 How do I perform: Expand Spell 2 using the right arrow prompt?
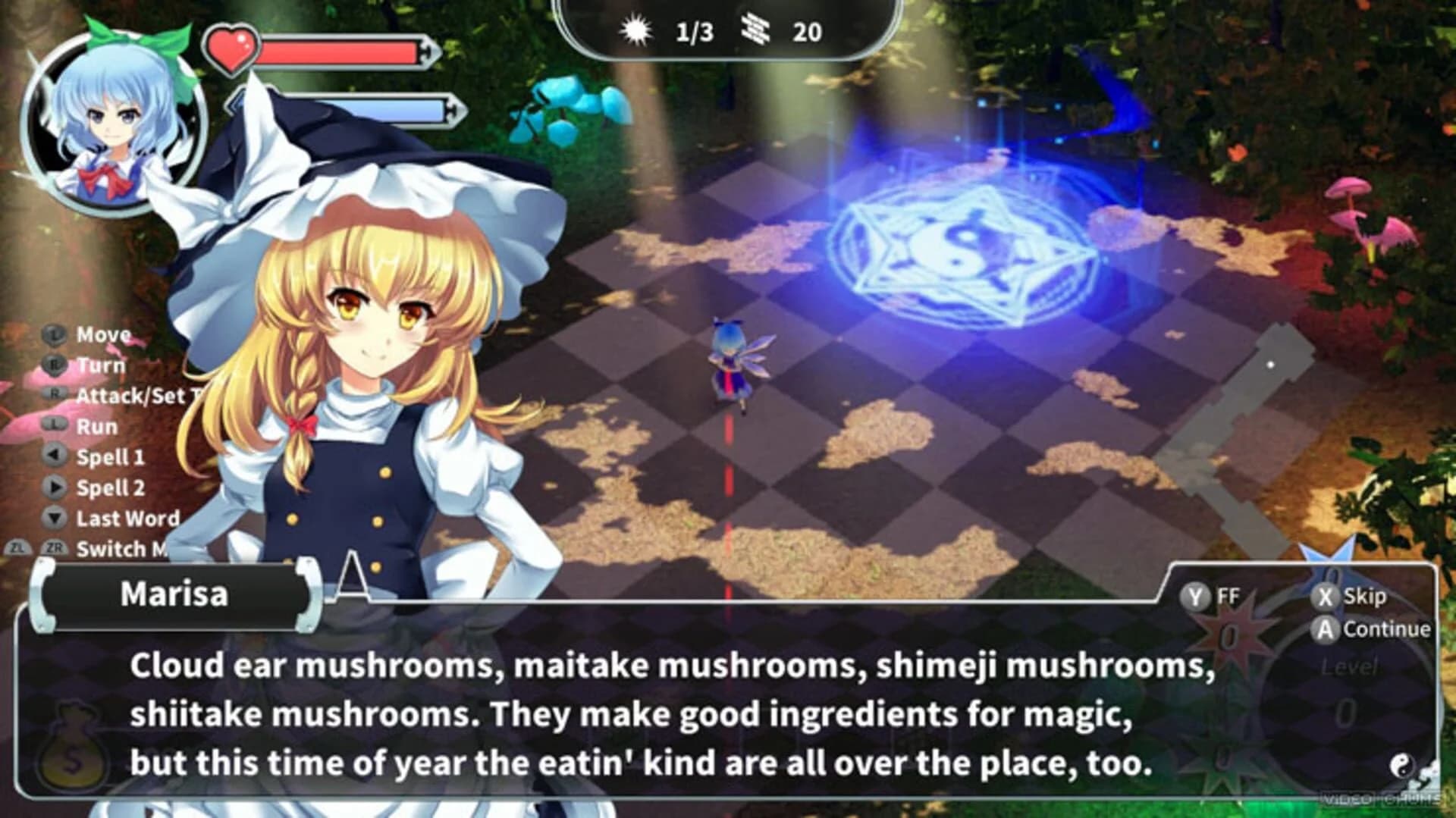point(55,487)
